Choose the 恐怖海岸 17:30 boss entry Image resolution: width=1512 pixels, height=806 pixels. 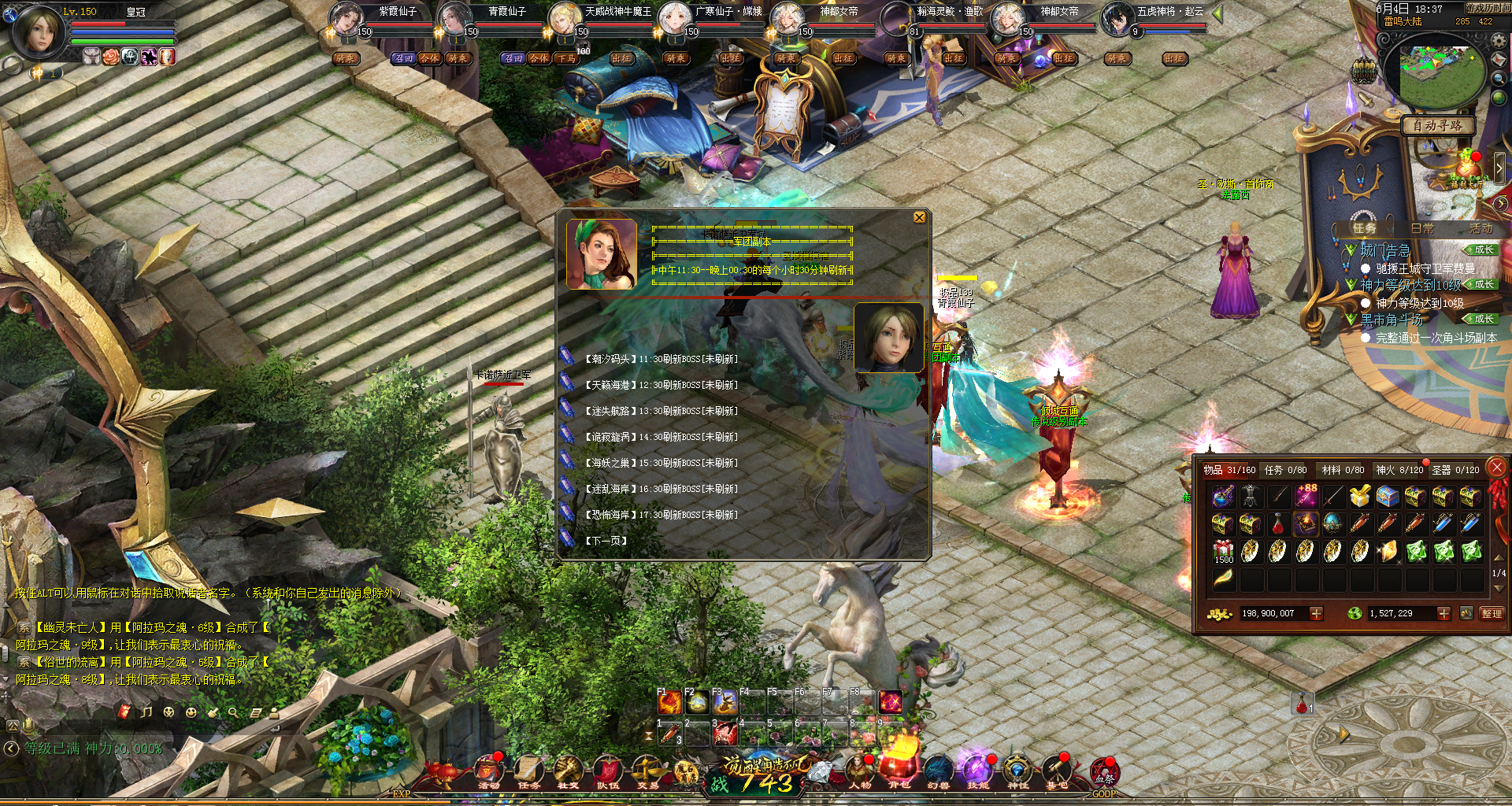pos(660,515)
